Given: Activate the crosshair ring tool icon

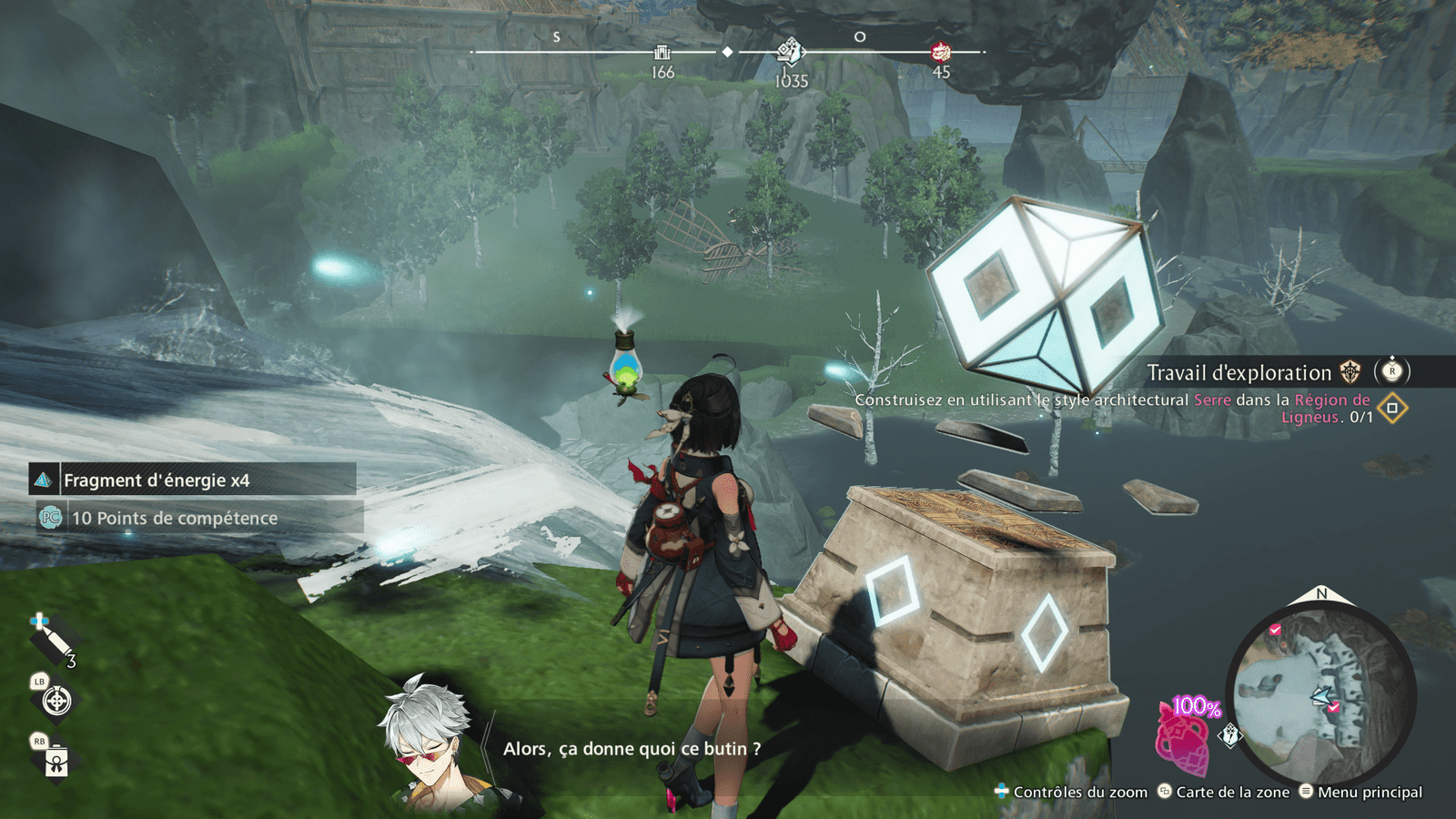Looking at the screenshot, I should pyautogui.click(x=56, y=701).
